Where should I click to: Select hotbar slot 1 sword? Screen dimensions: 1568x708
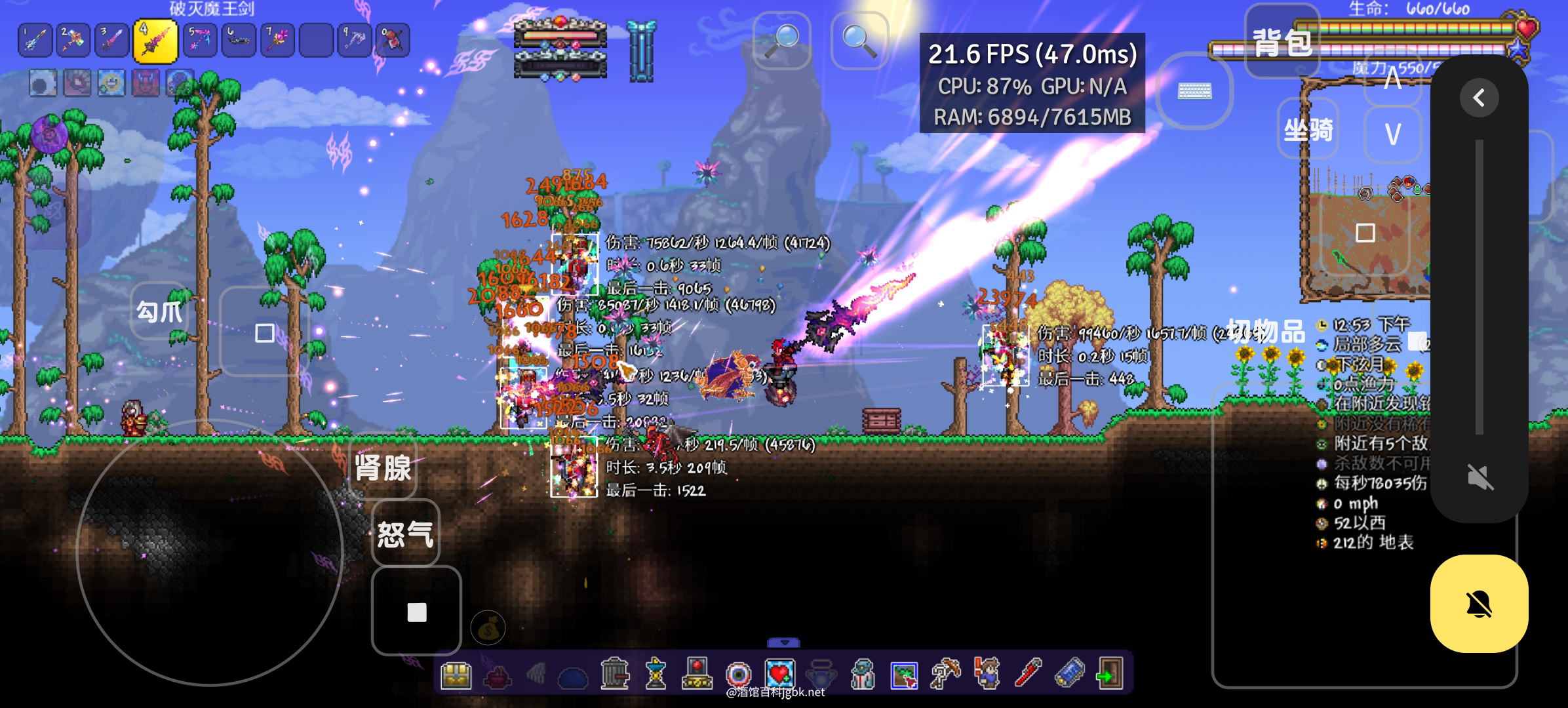click(x=36, y=41)
